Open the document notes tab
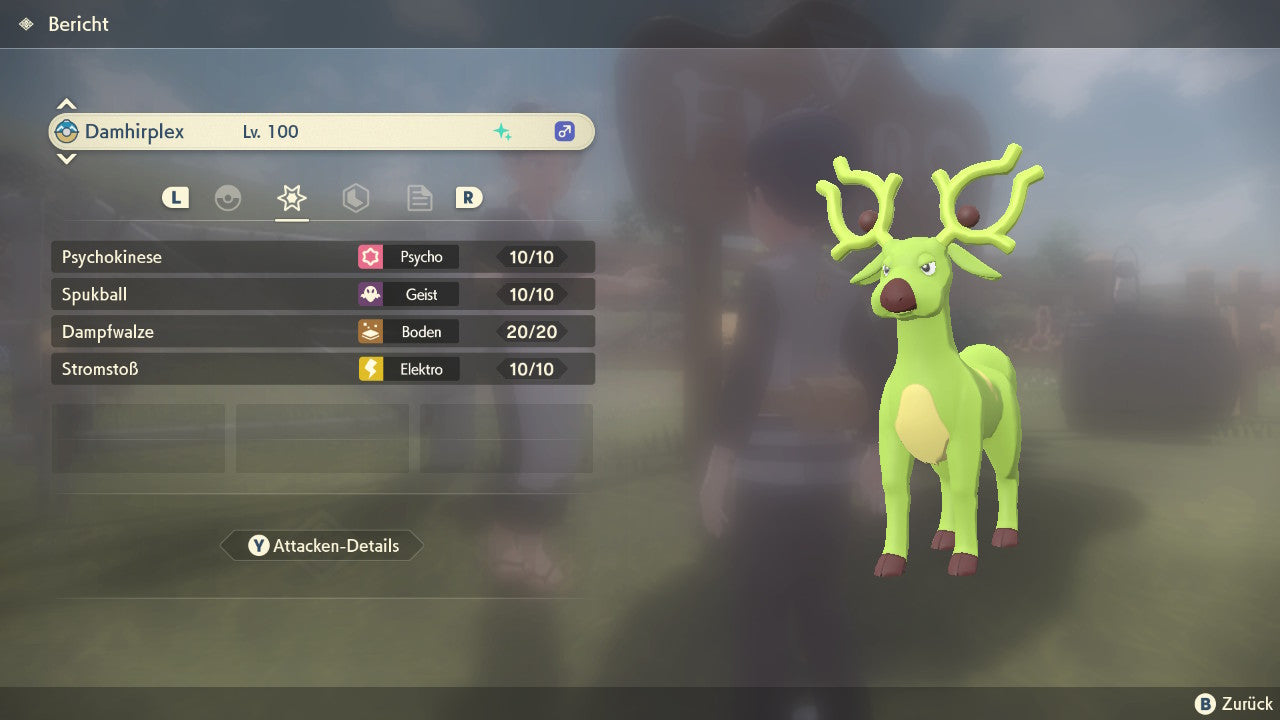The height and width of the screenshot is (720, 1280). pyautogui.click(x=419, y=198)
